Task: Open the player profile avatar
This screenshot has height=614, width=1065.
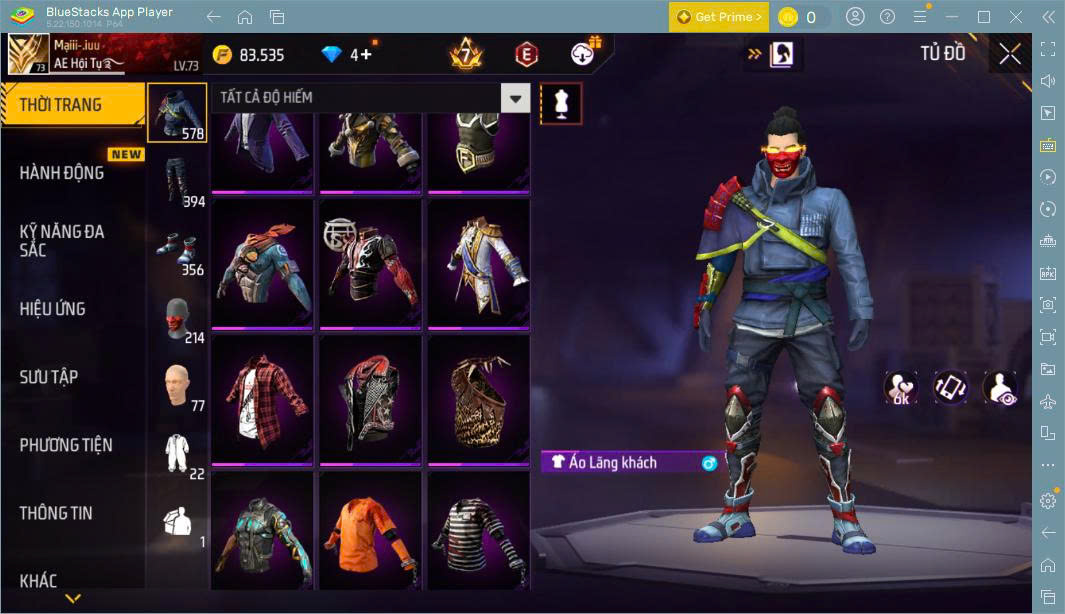Action: 28,55
